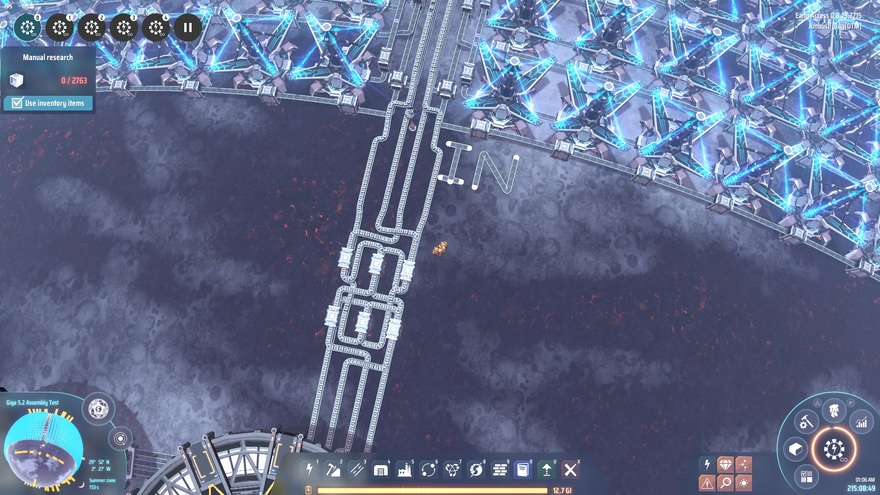The width and height of the screenshot is (880, 495).
Task: Open the inventory cube button
Action: click(796, 449)
